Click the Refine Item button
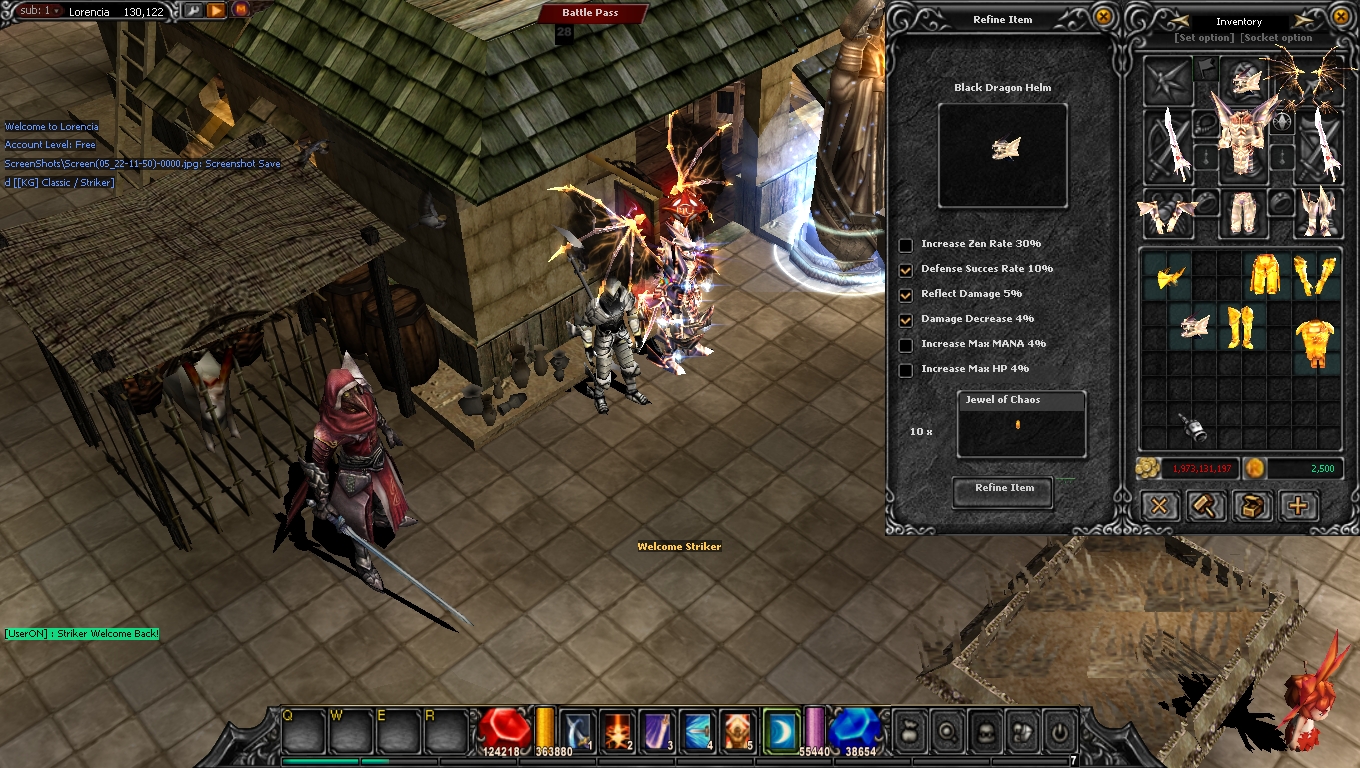This screenshot has width=1360, height=768. [1003, 490]
